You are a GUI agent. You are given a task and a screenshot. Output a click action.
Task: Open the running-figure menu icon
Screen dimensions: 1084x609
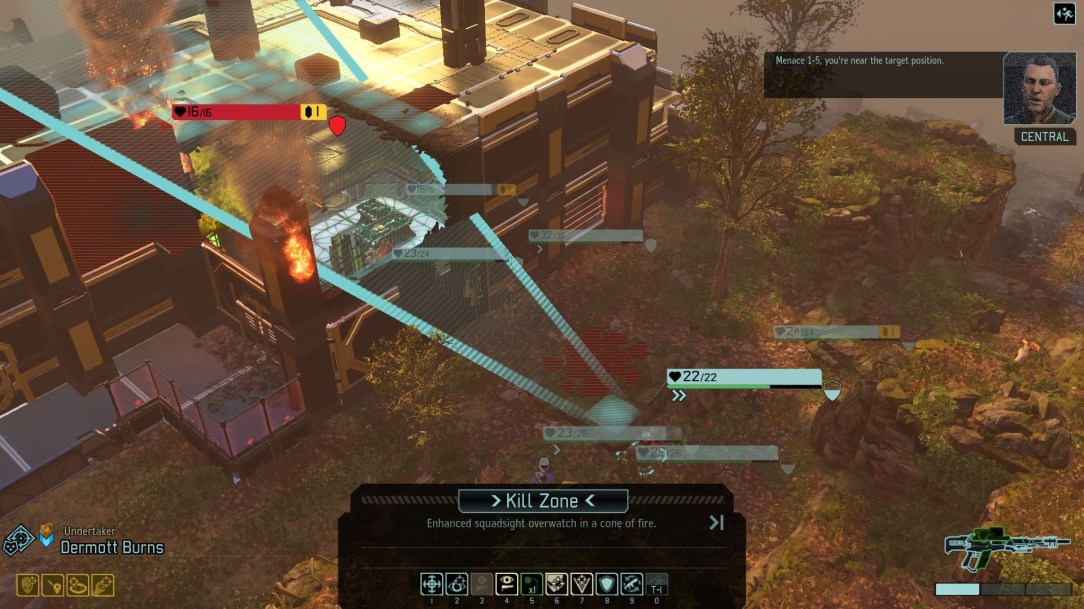[x=1065, y=13]
